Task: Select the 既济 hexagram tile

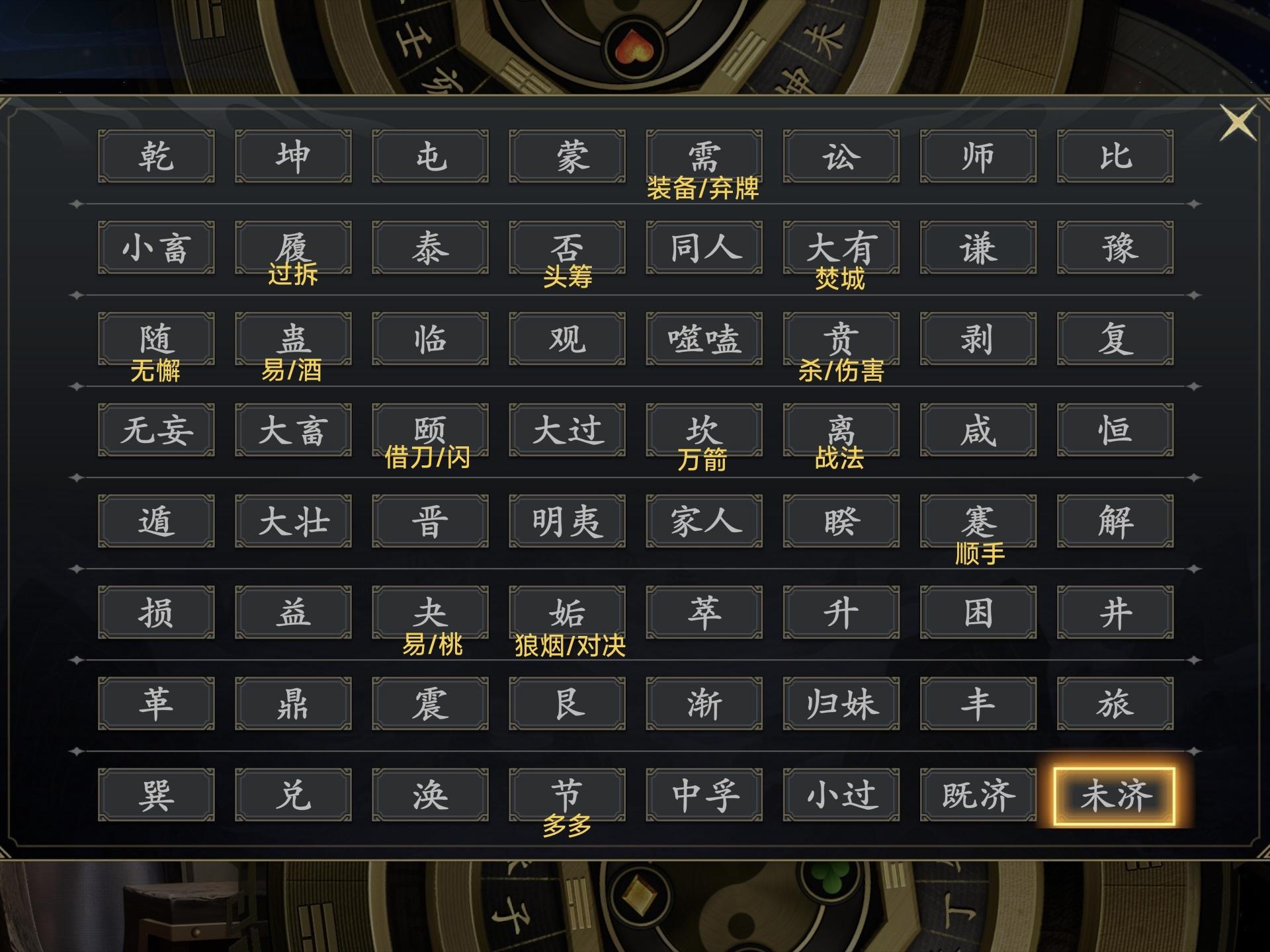Action: 977,795
